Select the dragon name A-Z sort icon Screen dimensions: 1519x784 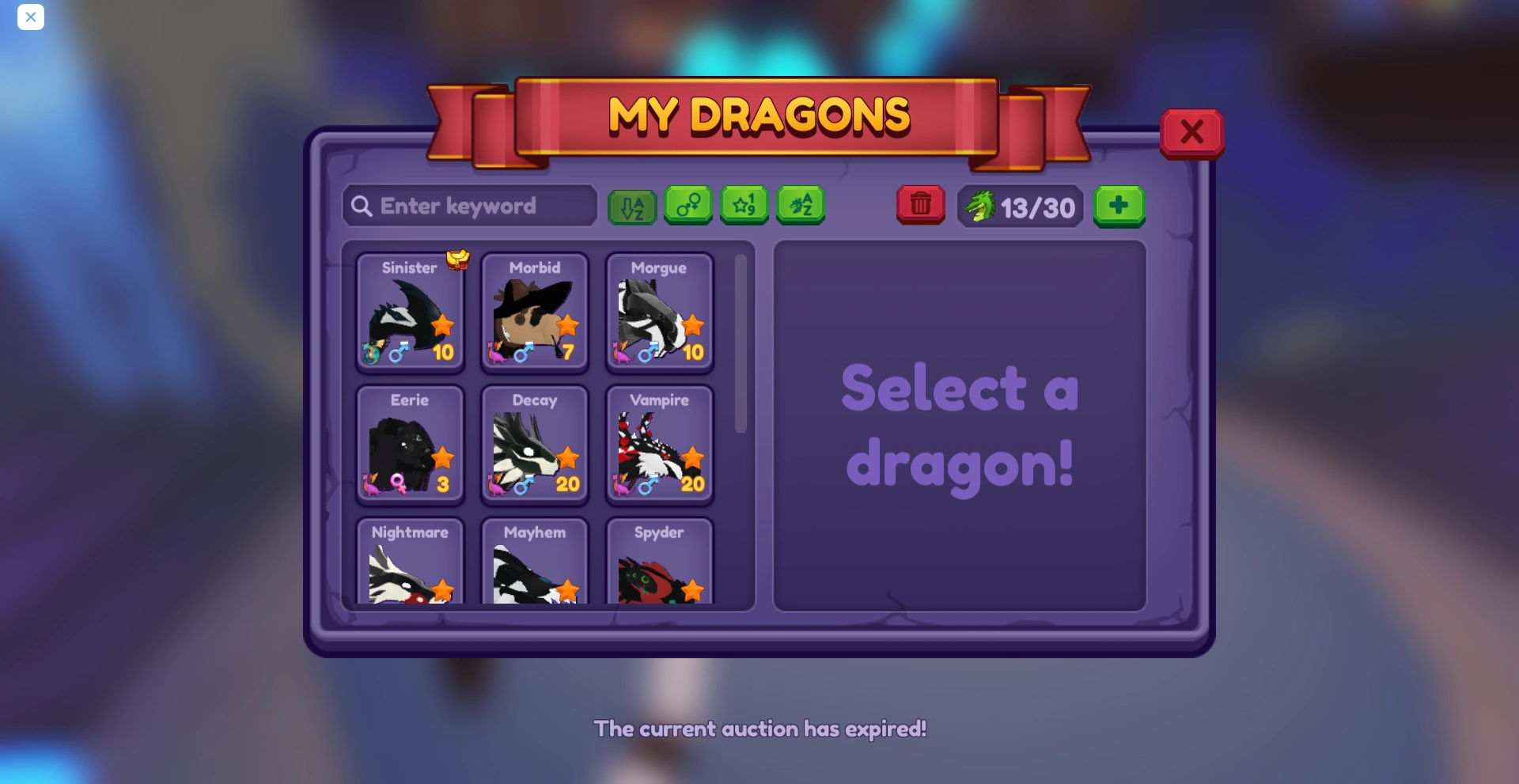tap(801, 206)
